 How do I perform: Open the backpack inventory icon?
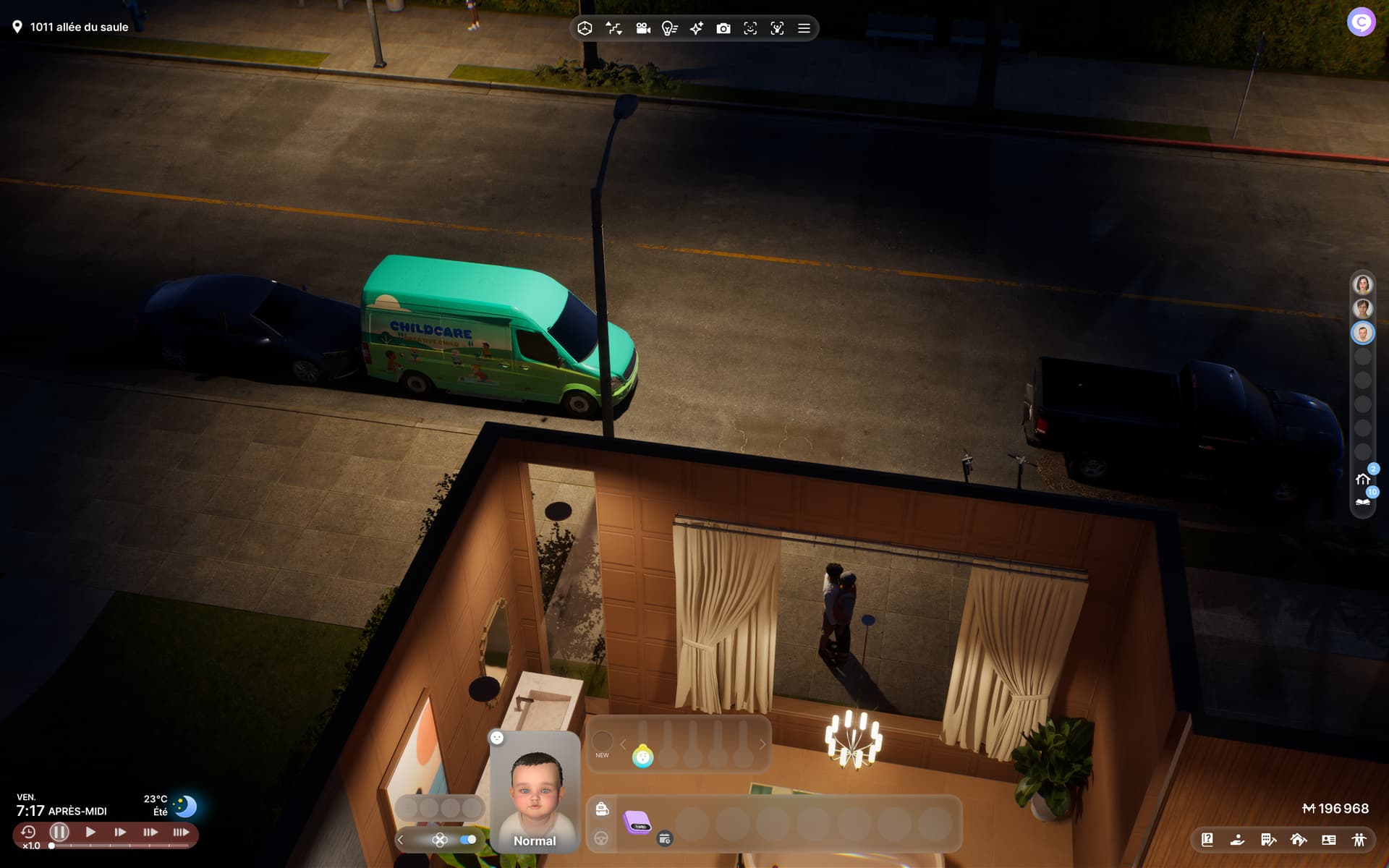602,809
